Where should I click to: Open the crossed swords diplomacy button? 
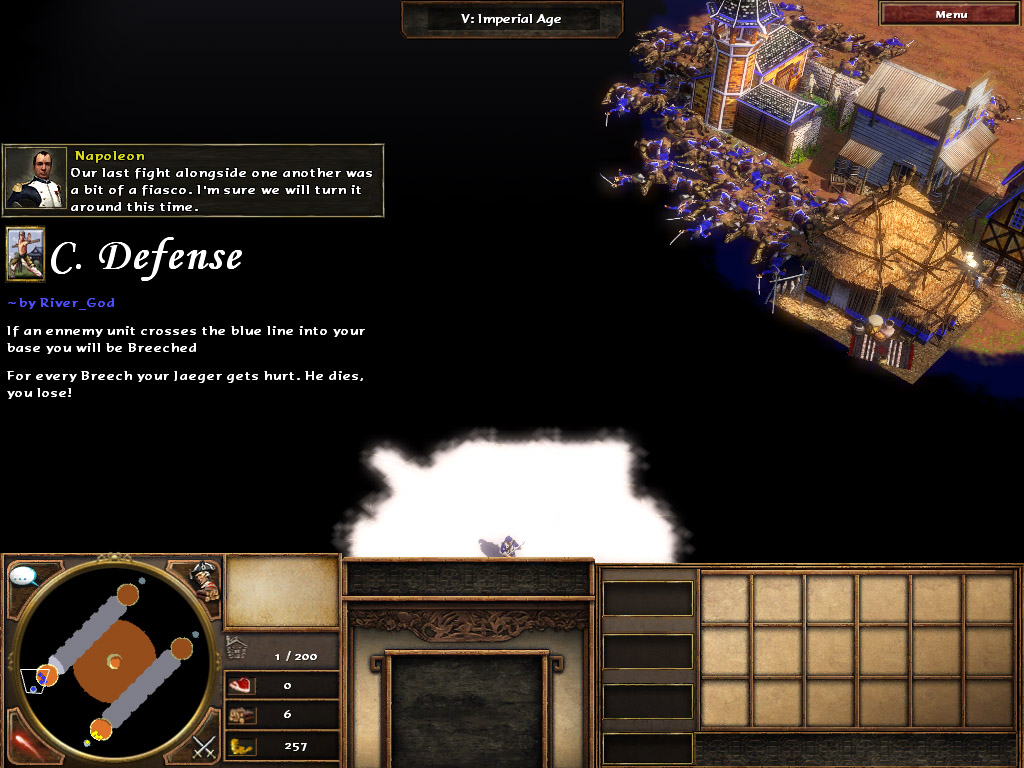204,745
